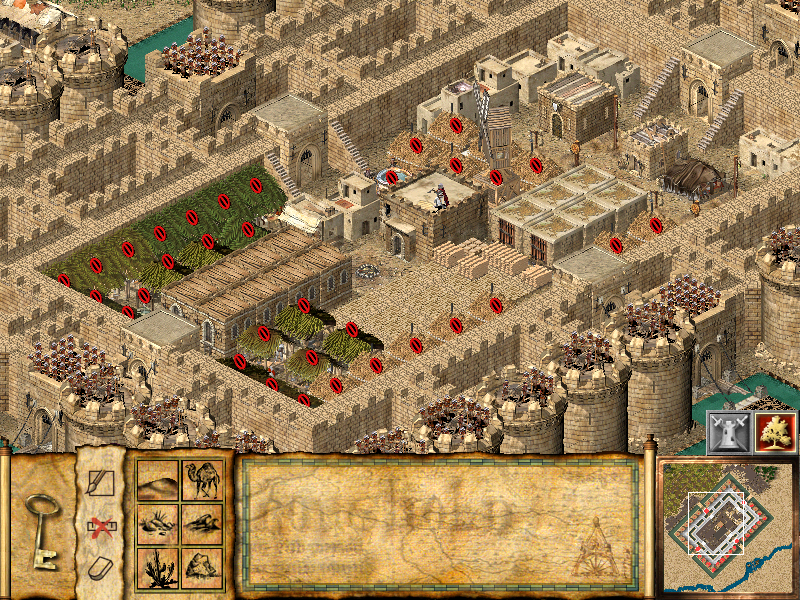Select the paintbrush tool
The height and width of the screenshot is (600, 800).
101,485
